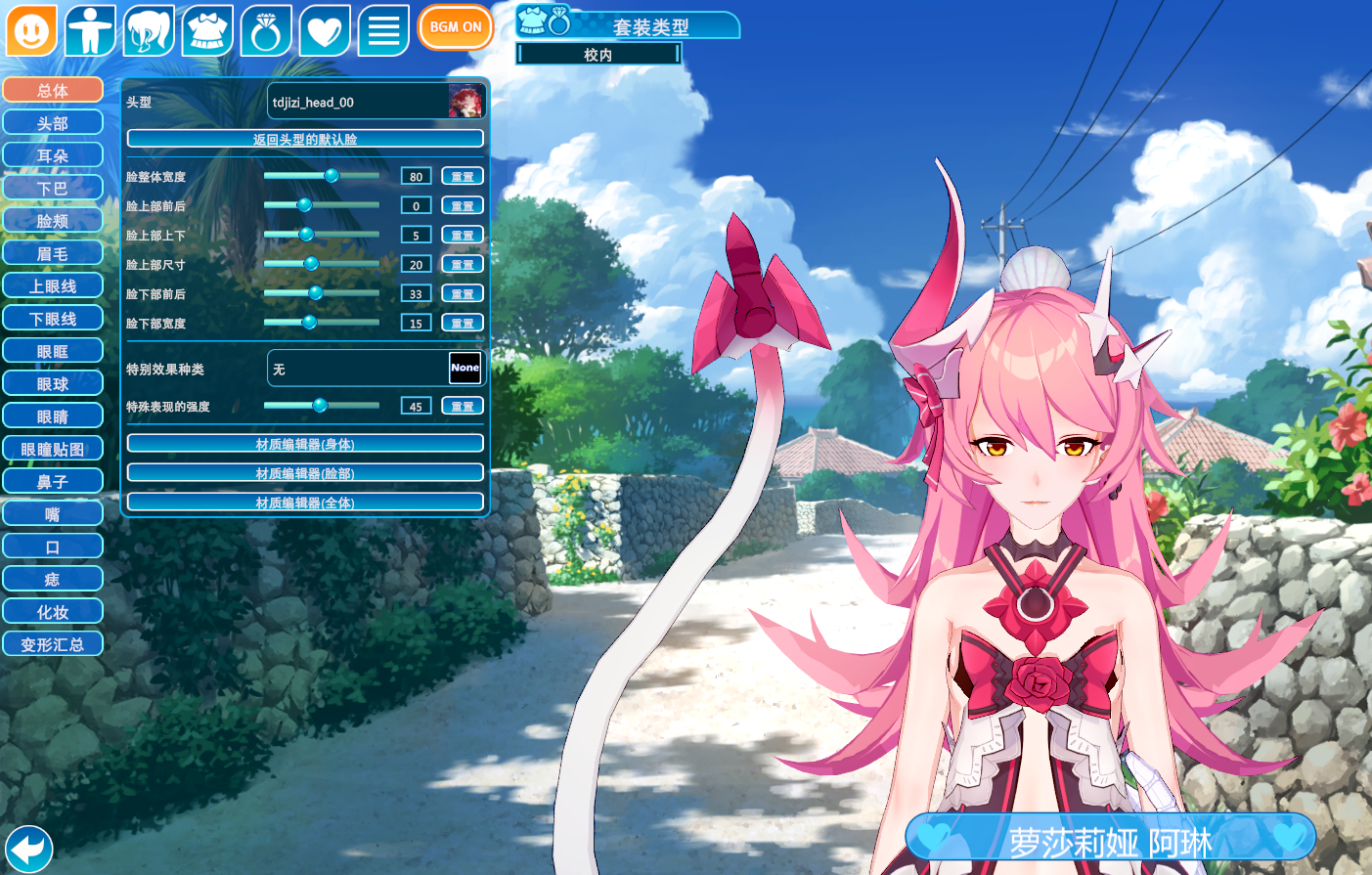Switch to the 头部 tab

tap(53, 123)
